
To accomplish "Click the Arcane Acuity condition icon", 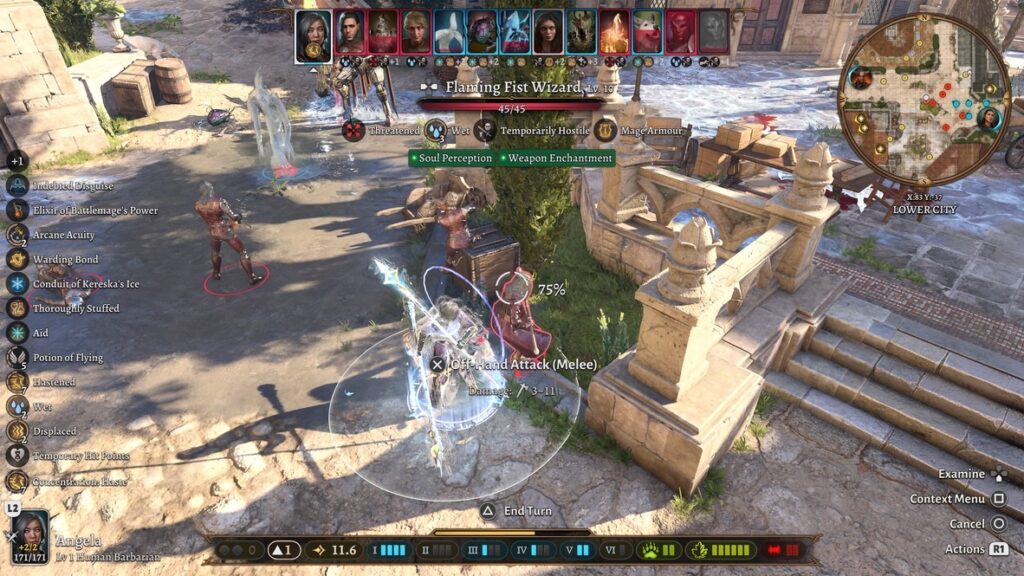I will point(17,234).
